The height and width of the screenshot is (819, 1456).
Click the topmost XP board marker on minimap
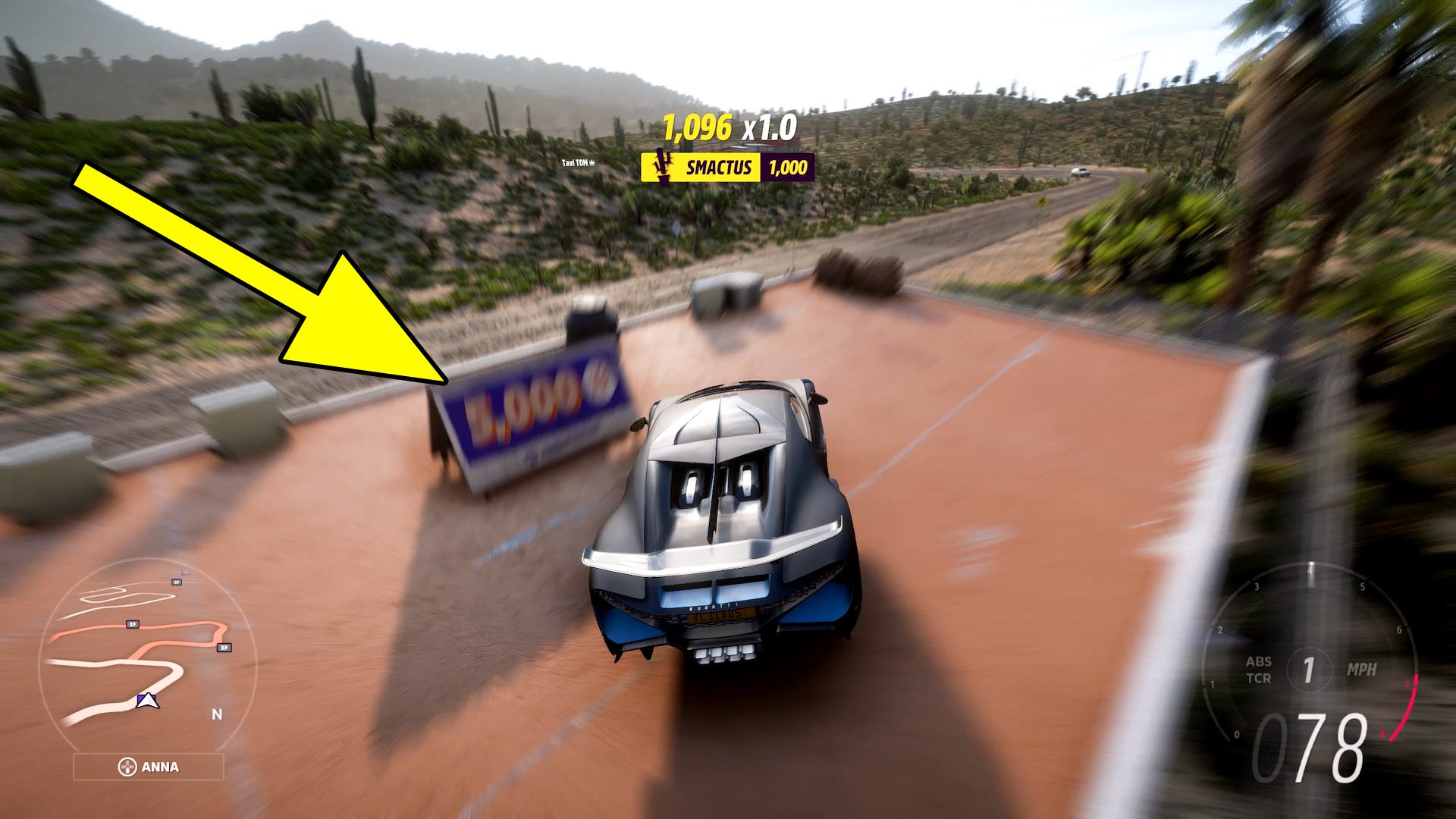(176, 582)
